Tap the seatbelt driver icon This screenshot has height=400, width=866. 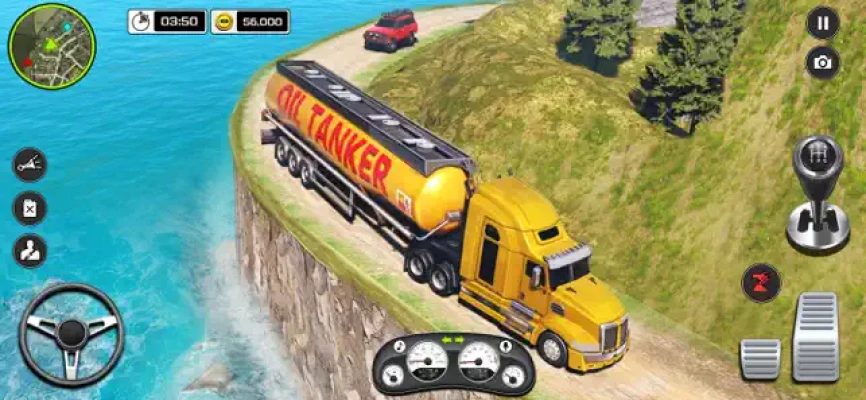(x=30, y=251)
